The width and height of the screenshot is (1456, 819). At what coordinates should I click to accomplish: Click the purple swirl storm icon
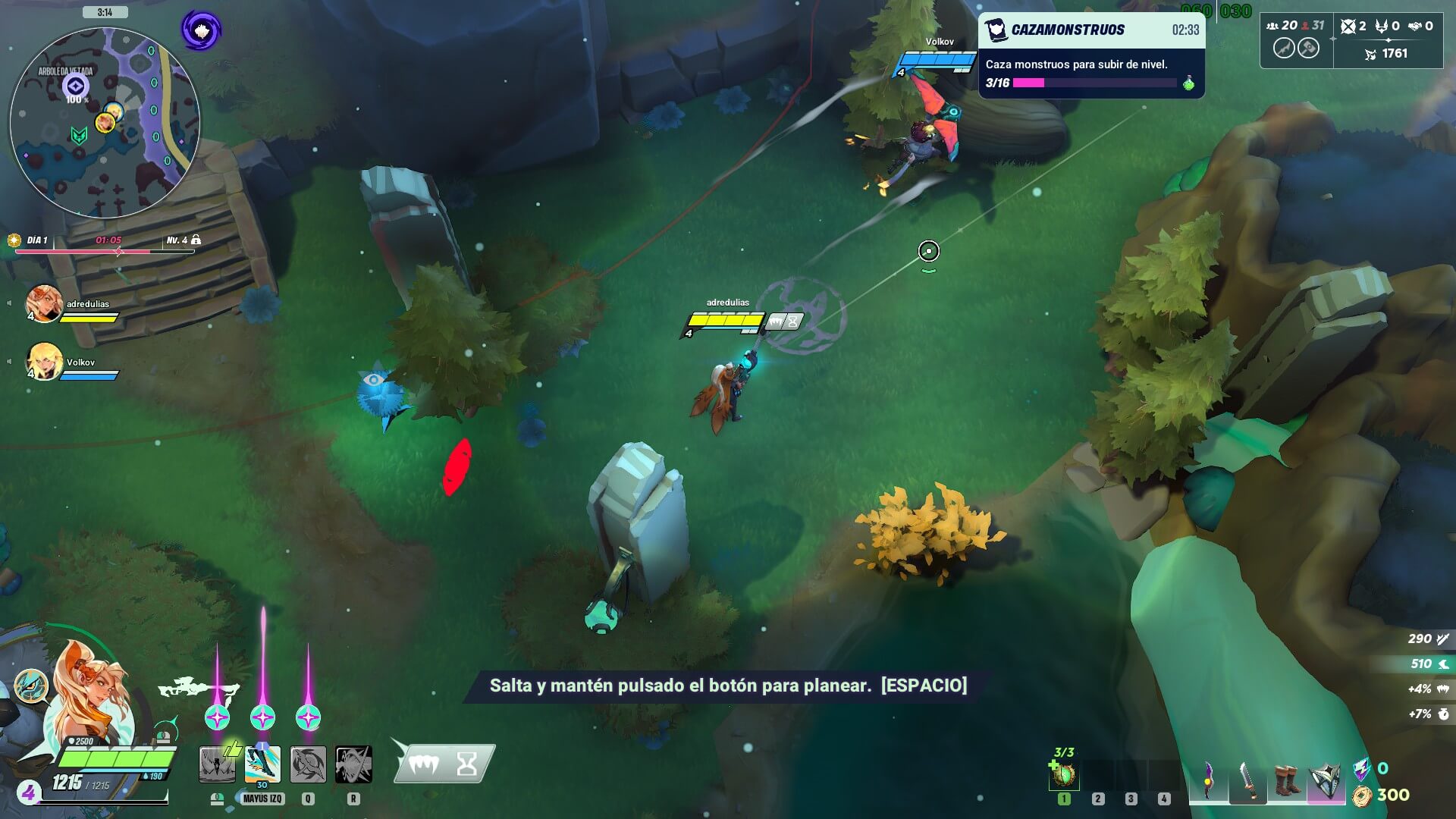tap(201, 31)
